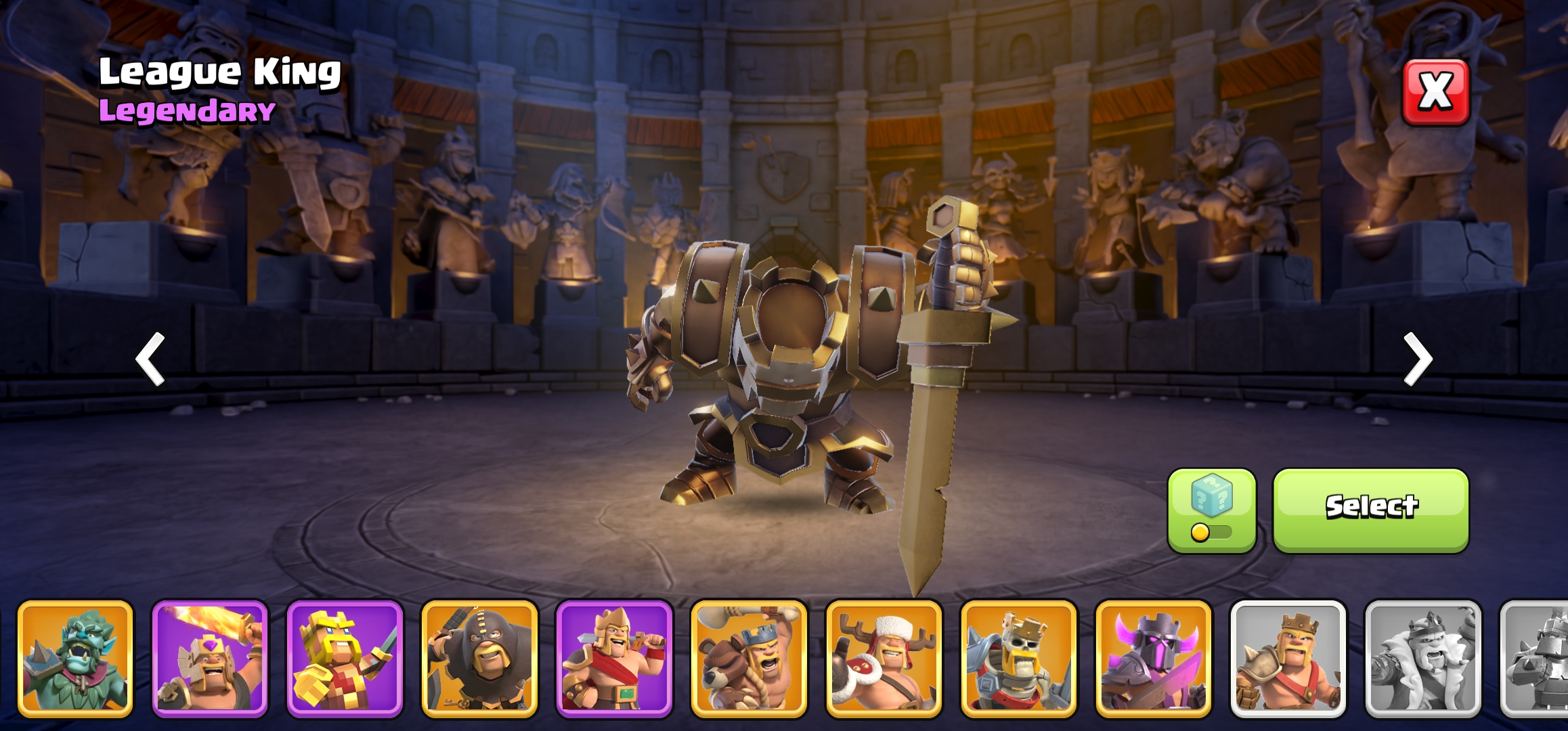Show the next skin with the right arrow
This screenshot has width=1568, height=731.
click(x=1418, y=359)
